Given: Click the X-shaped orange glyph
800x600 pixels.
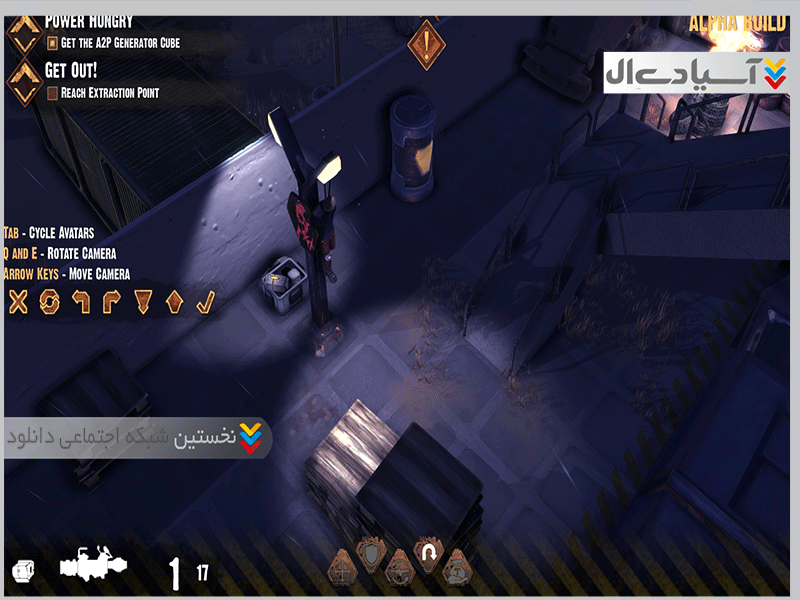Looking at the screenshot, I should point(17,300).
